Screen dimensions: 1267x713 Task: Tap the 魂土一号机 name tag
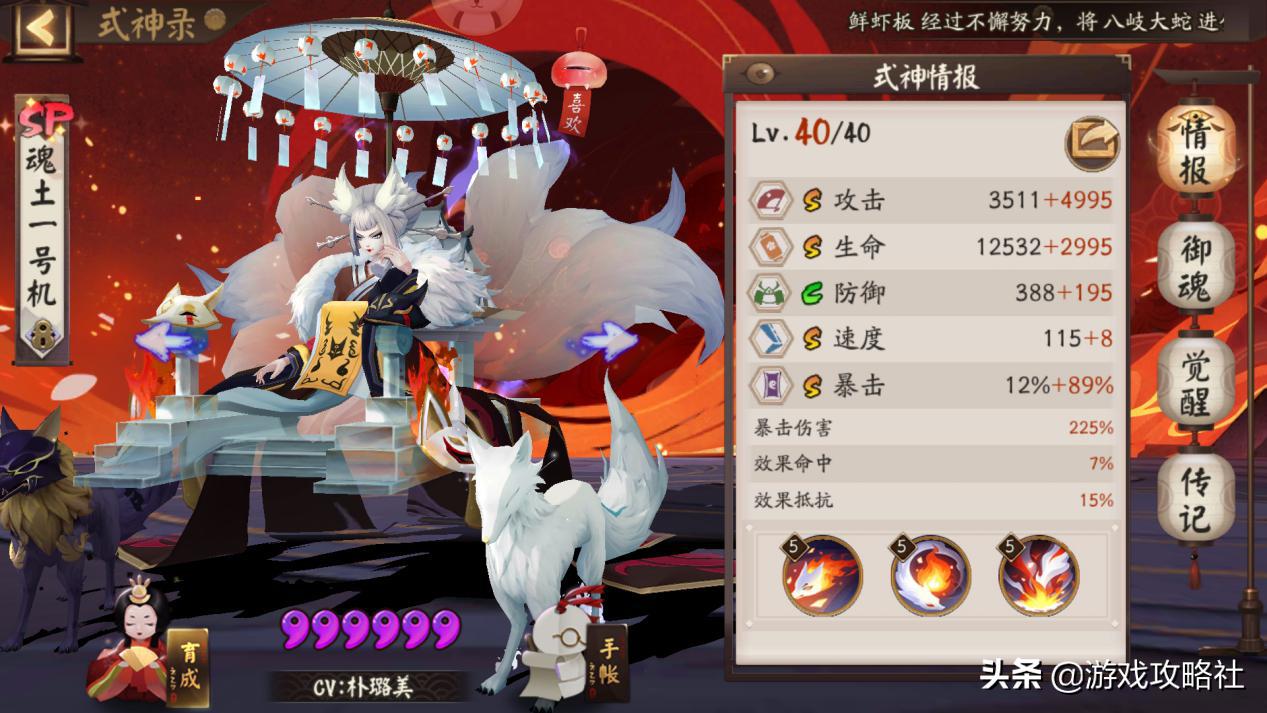click(44, 230)
